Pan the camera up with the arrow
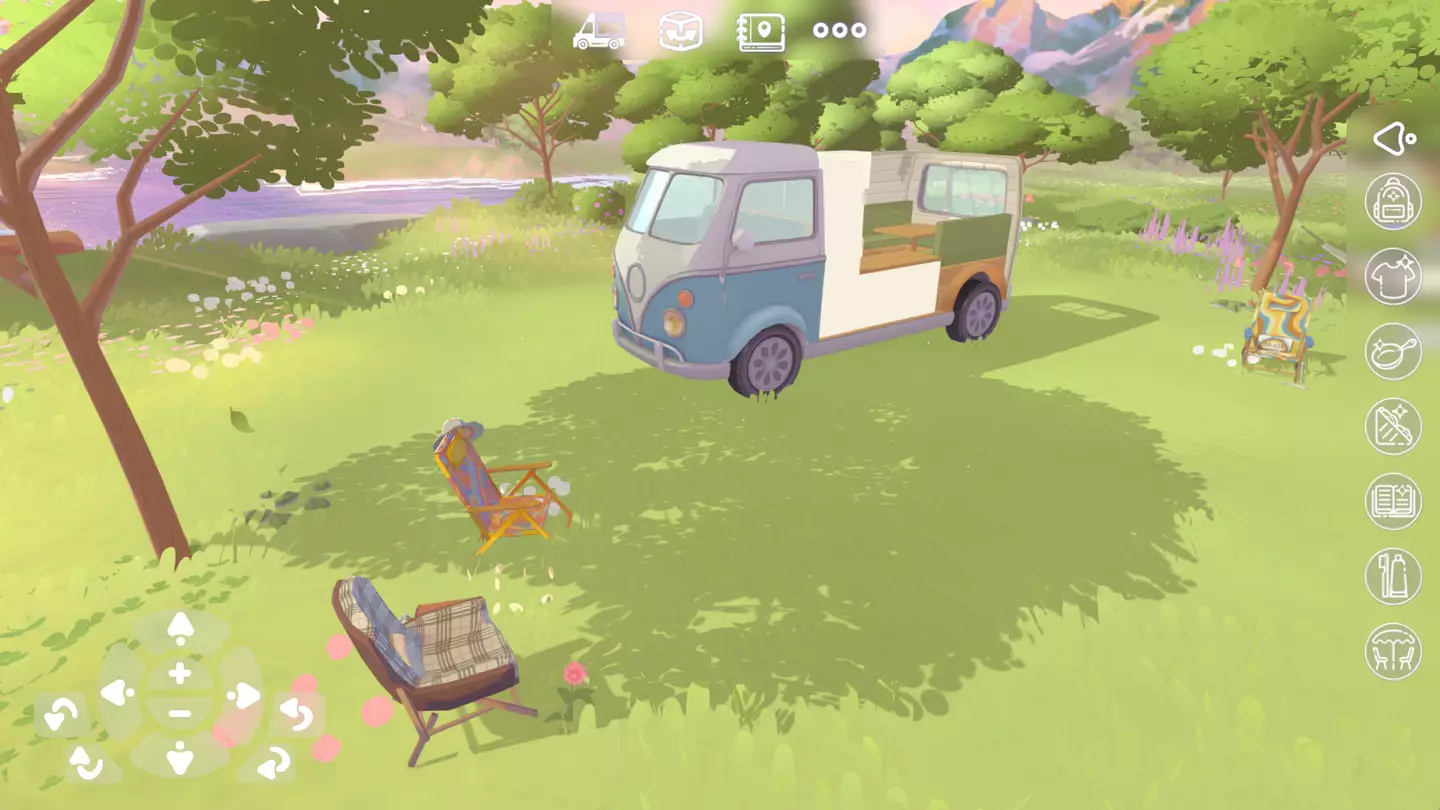 click(x=178, y=627)
